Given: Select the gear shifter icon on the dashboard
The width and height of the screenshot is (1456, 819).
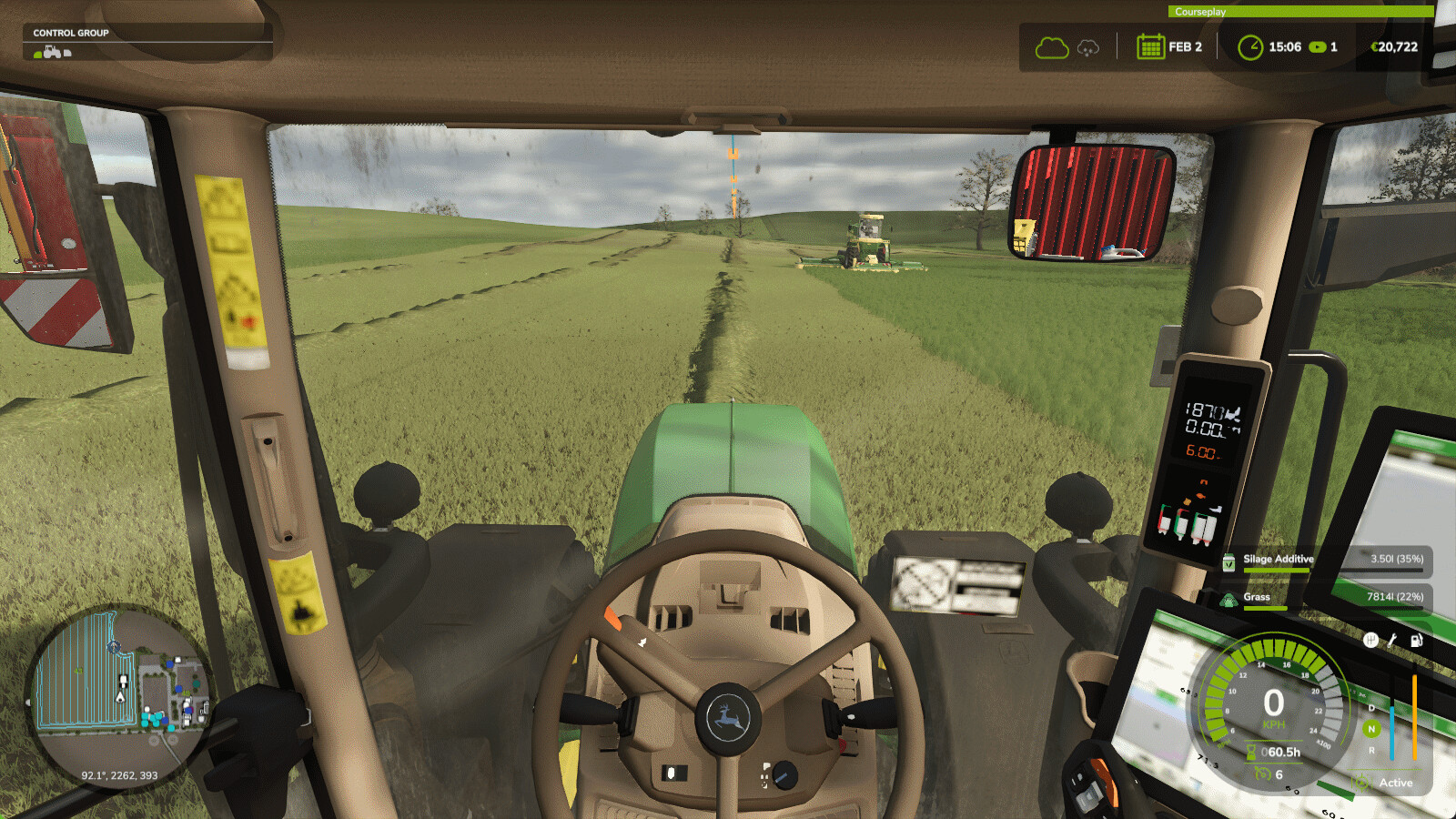Looking at the screenshot, I should (x=1371, y=640).
